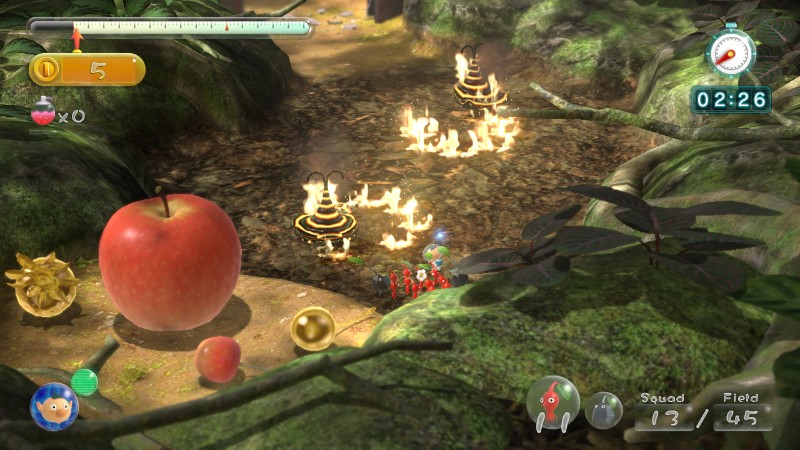Viewport: 800px width, 450px height.
Task: Switch to the rock Pikmin icon
Action: 603,409
